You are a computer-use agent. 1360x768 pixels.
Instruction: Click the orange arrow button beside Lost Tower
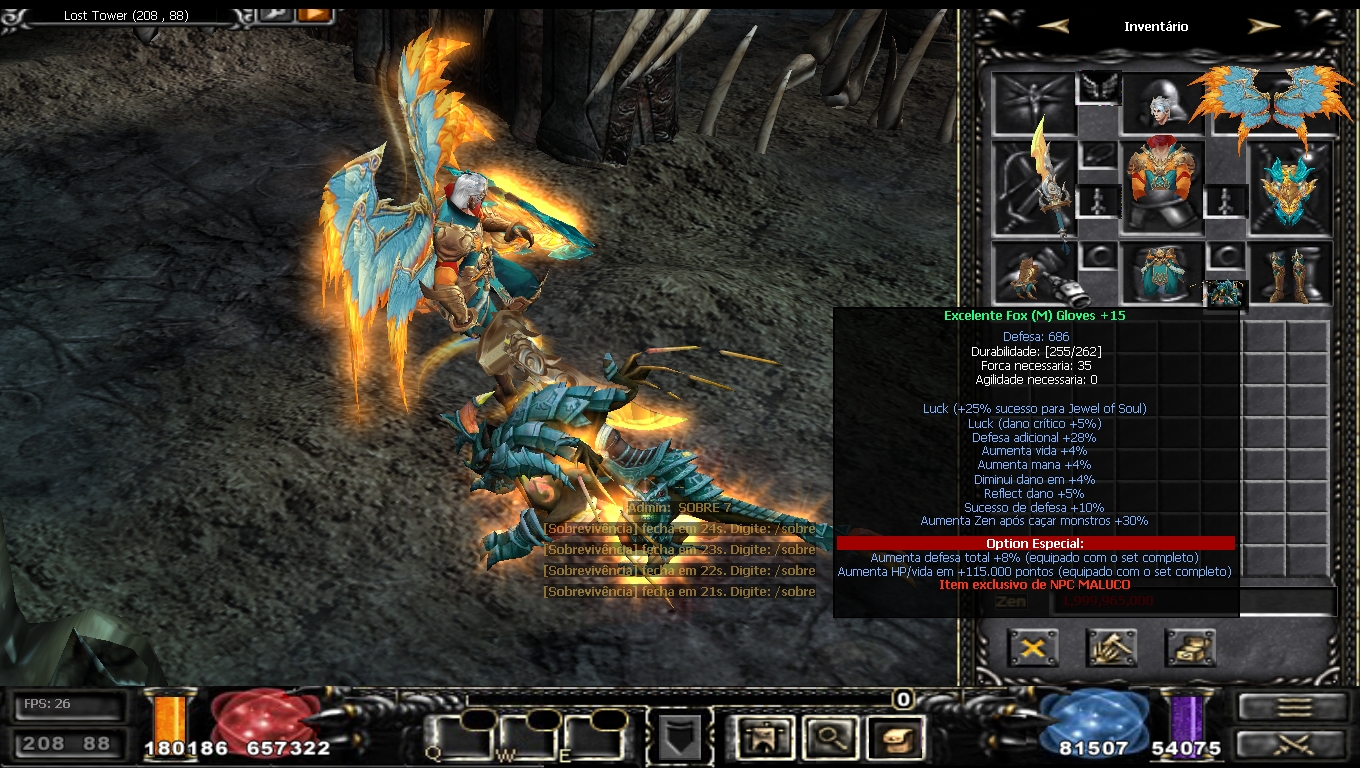(314, 14)
